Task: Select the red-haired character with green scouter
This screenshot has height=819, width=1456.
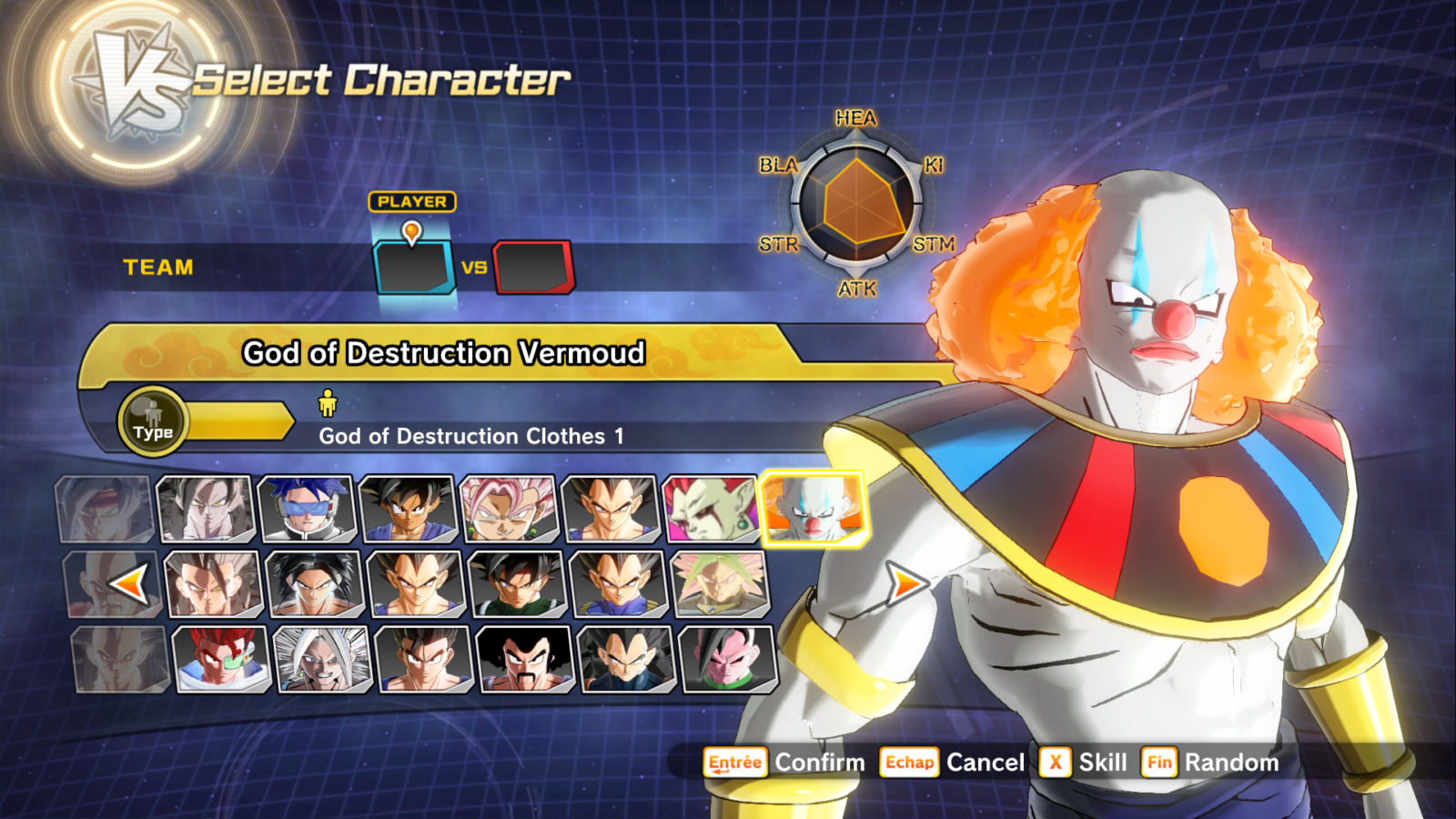Action: (x=221, y=659)
